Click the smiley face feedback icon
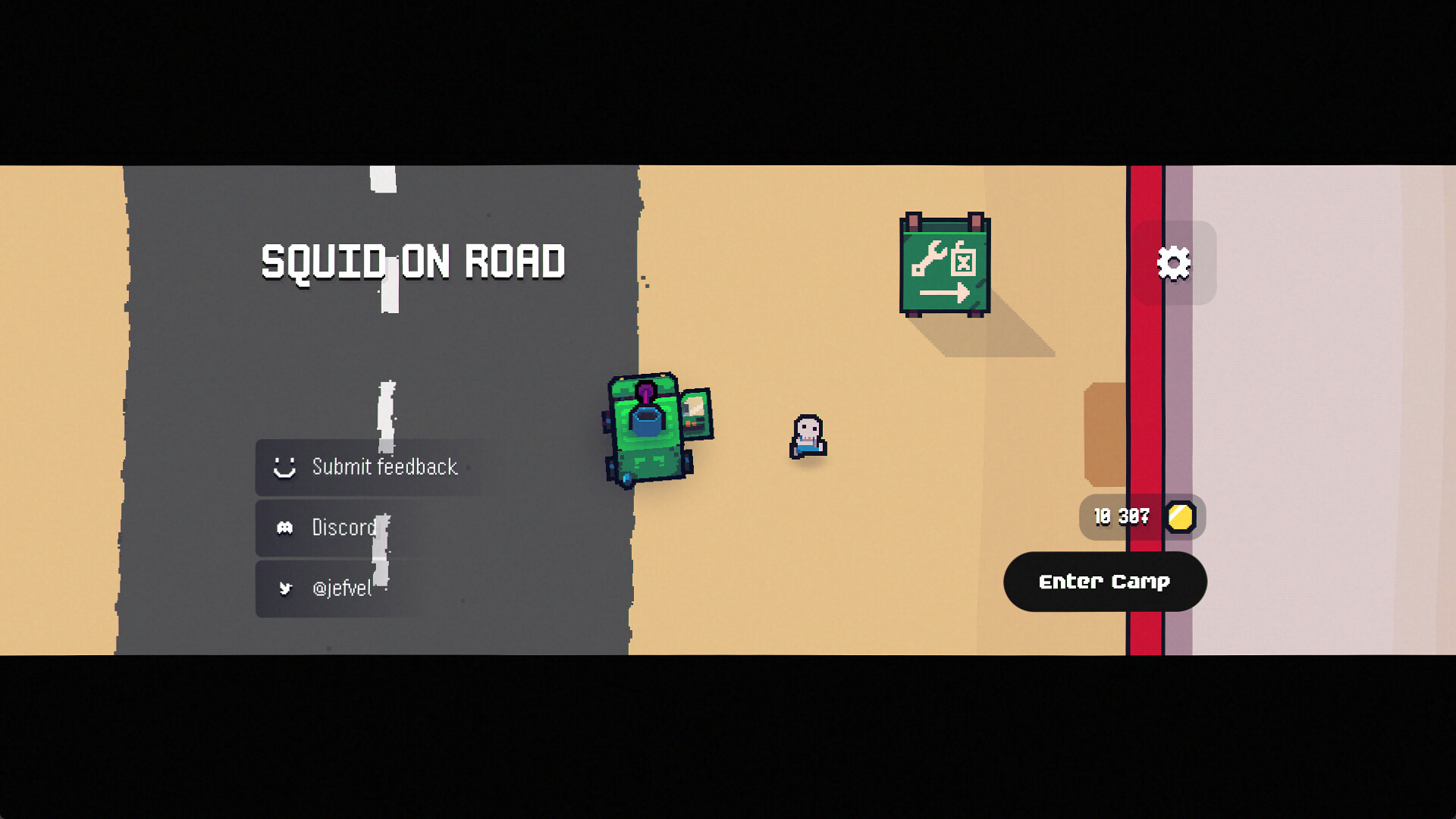 pos(286,467)
